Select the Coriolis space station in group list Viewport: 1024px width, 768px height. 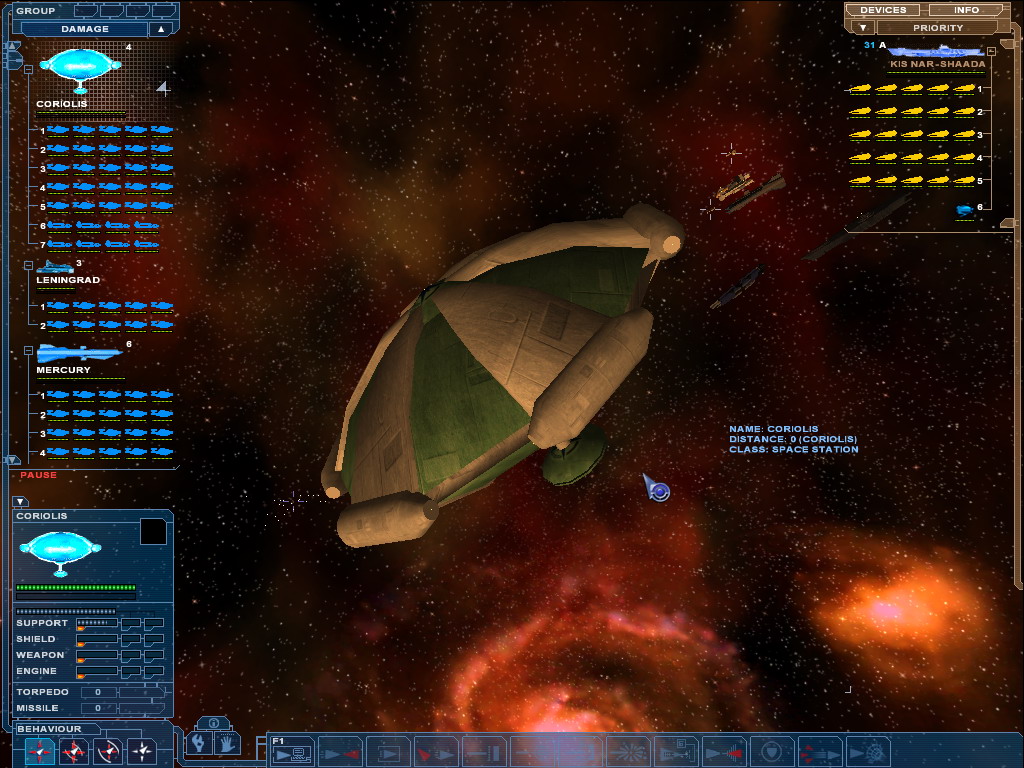[76, 68]
